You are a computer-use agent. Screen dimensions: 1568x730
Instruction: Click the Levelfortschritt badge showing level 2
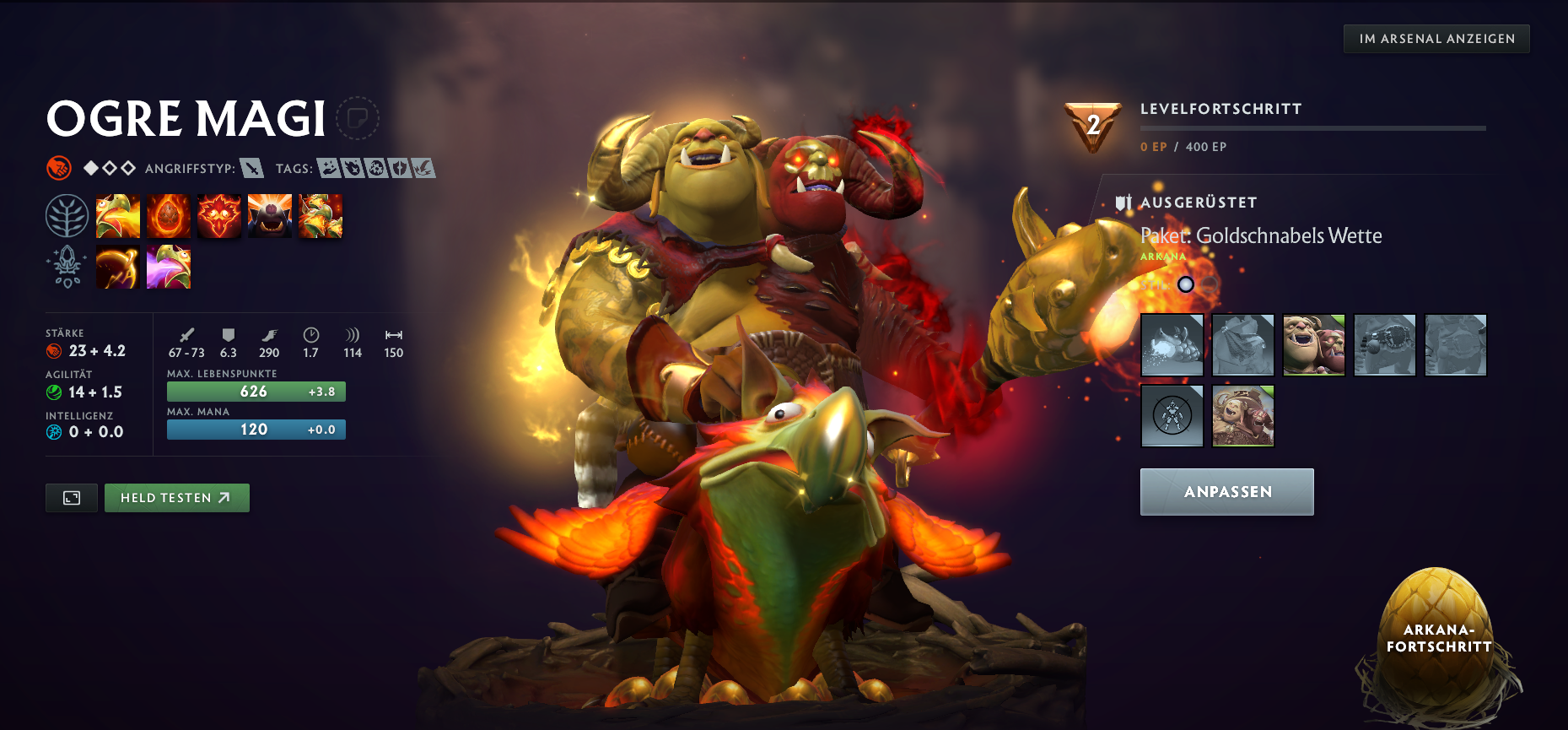click(1092, 125)
